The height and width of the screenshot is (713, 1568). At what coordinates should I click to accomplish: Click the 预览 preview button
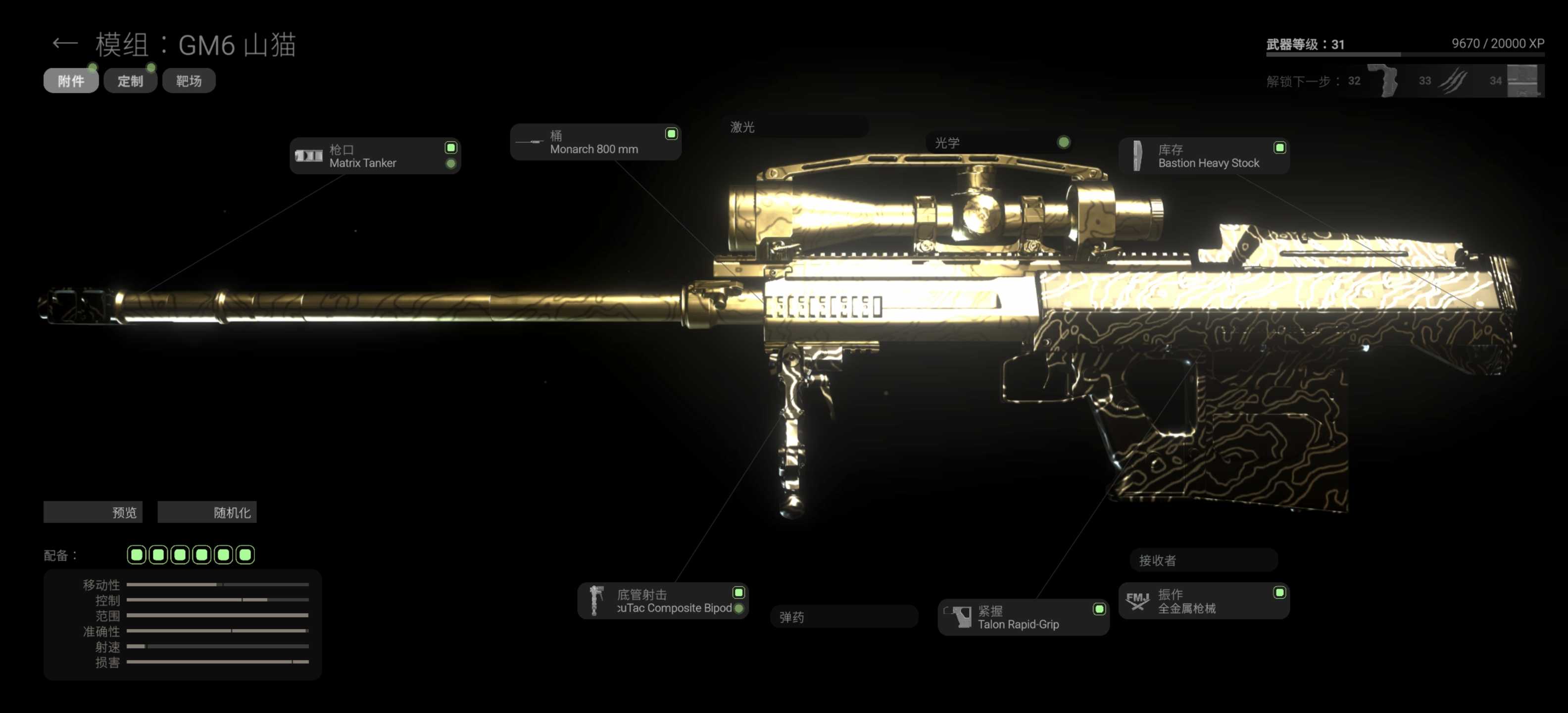pos(93,512)
